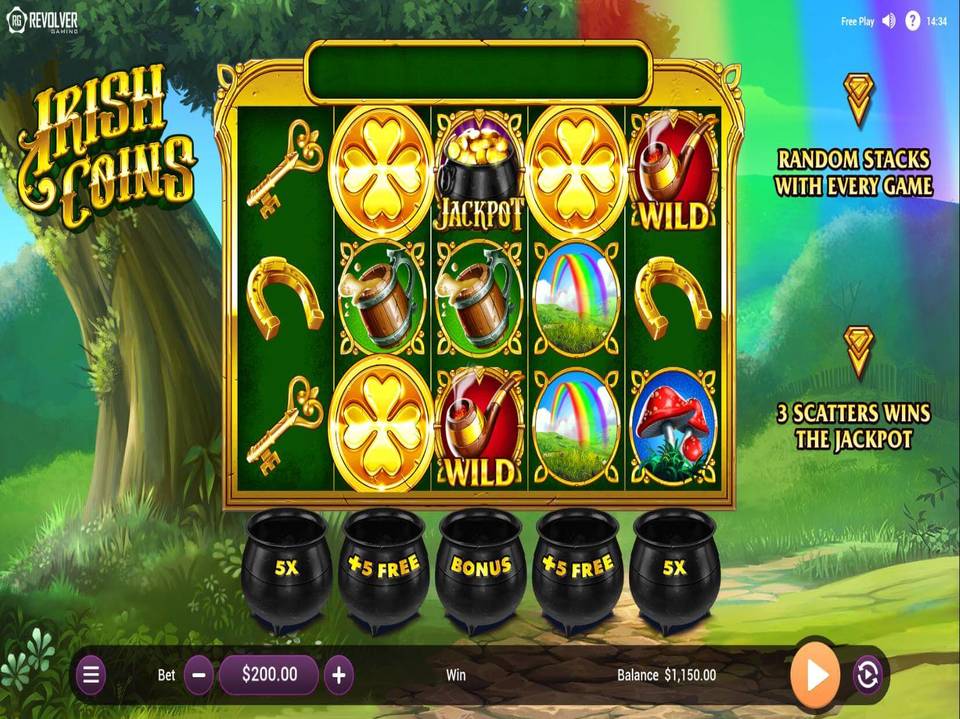Screen dimensions: 960x719
Task: Increase the bet with the plus button
Action: tap(339, 675)
